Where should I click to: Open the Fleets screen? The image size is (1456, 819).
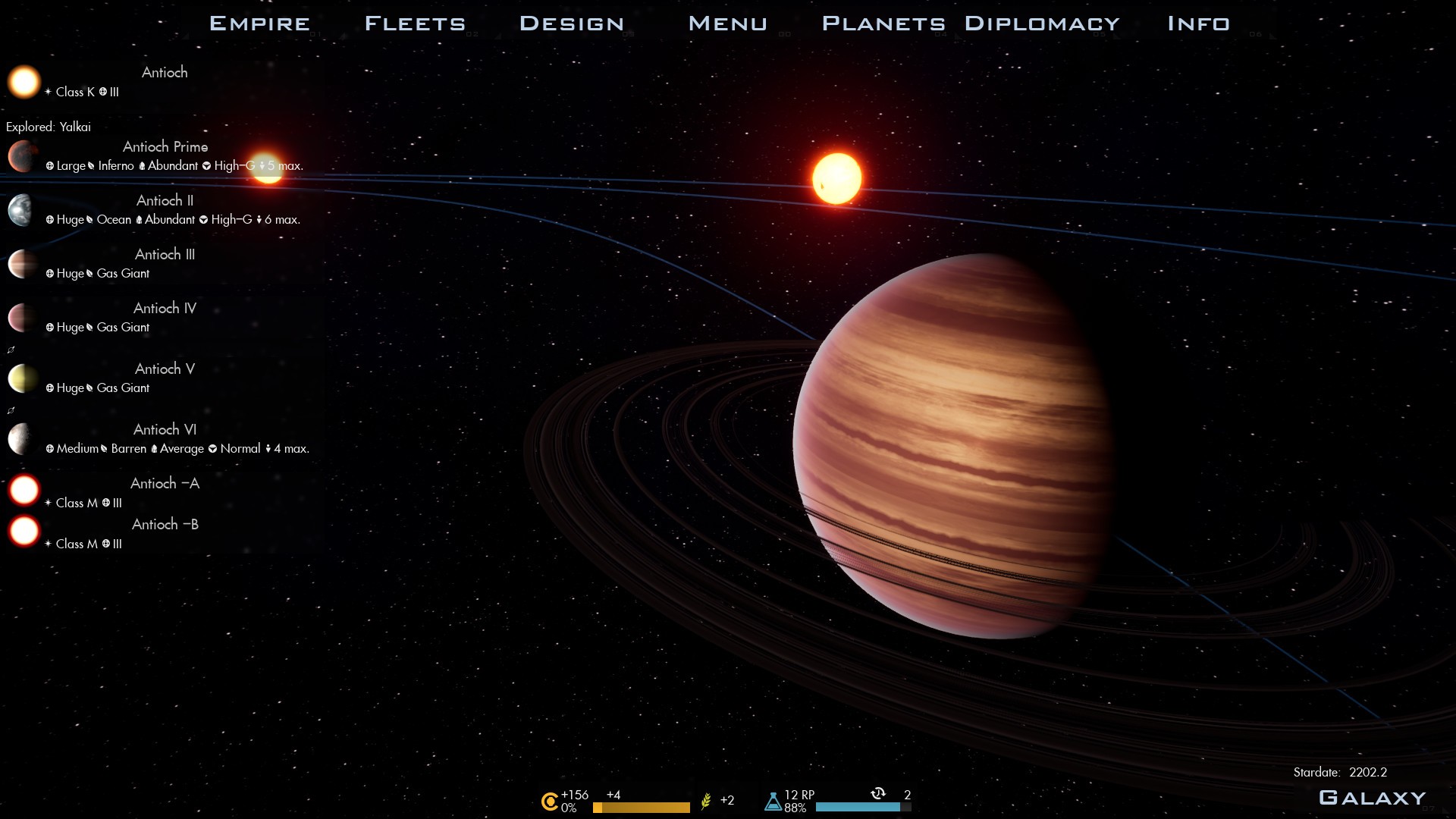click(415, 24)
